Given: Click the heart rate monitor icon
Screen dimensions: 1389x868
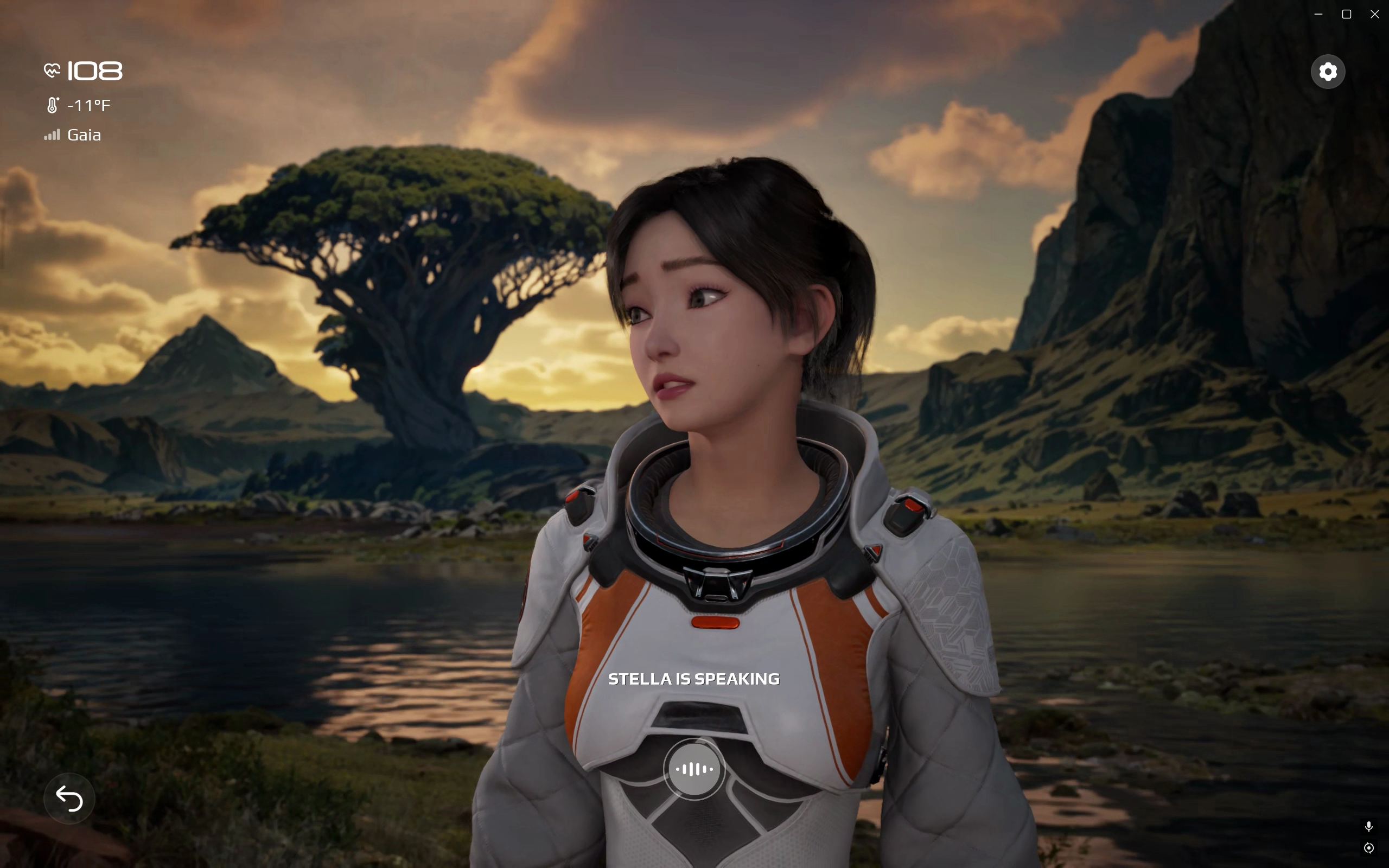Looking at the screenshot, I should coord(52,70).
